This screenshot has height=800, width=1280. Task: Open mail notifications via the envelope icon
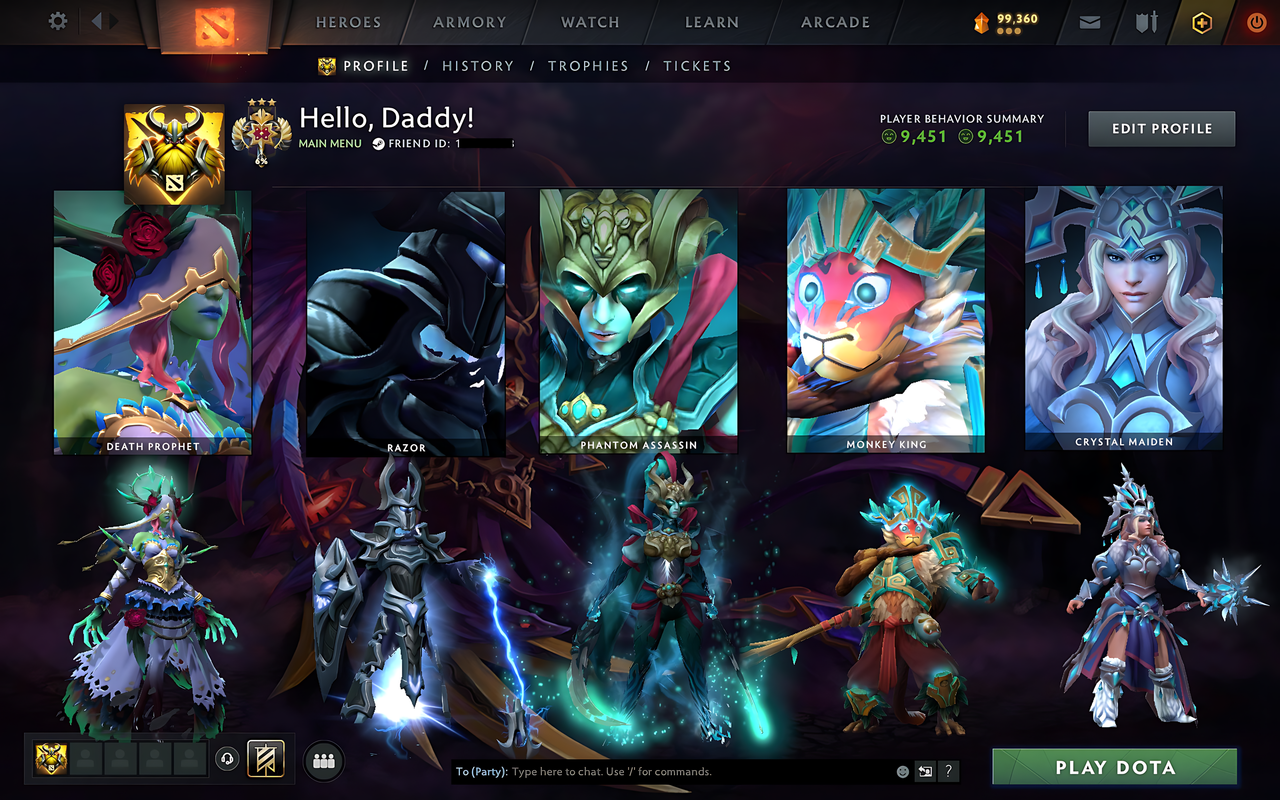coord(1089,20)
